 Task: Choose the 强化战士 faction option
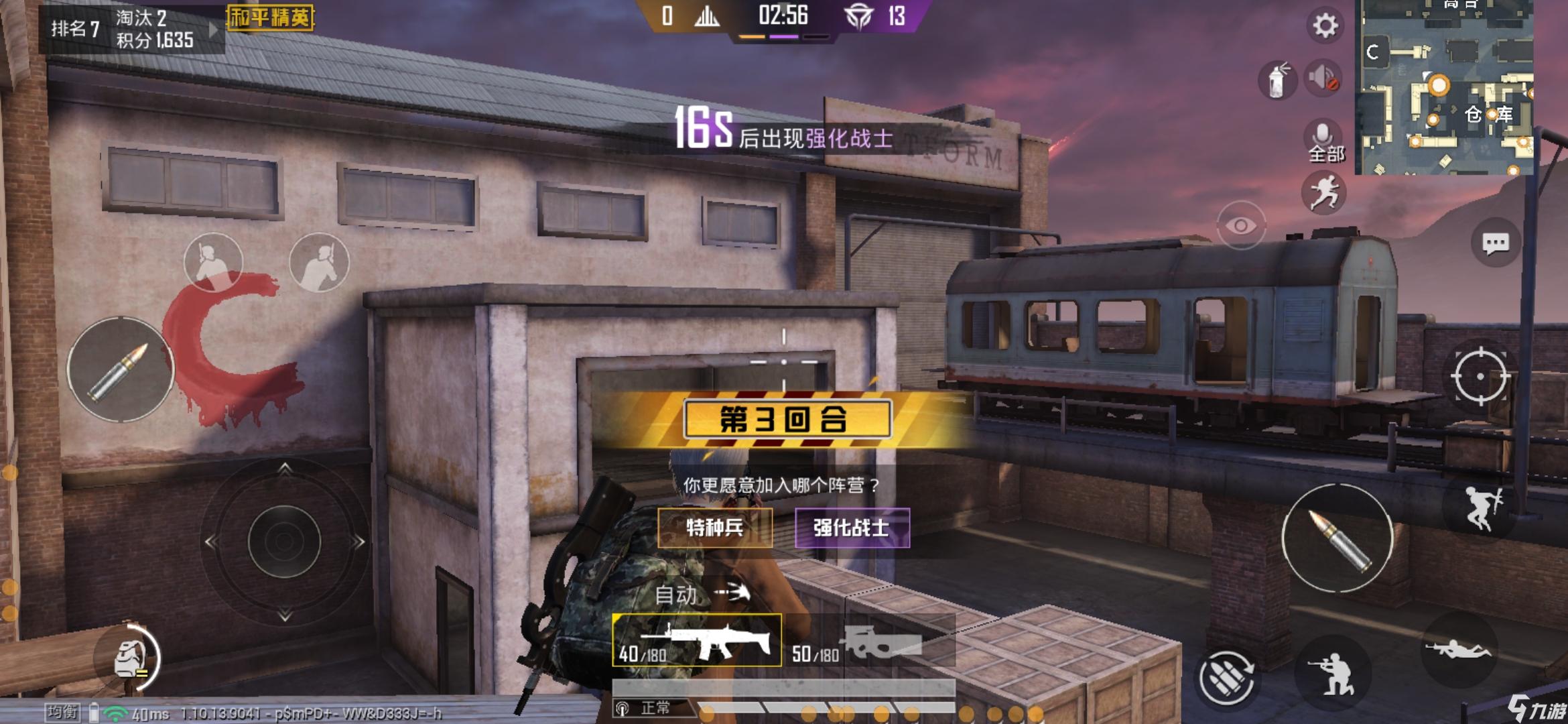tap(852, 528)
